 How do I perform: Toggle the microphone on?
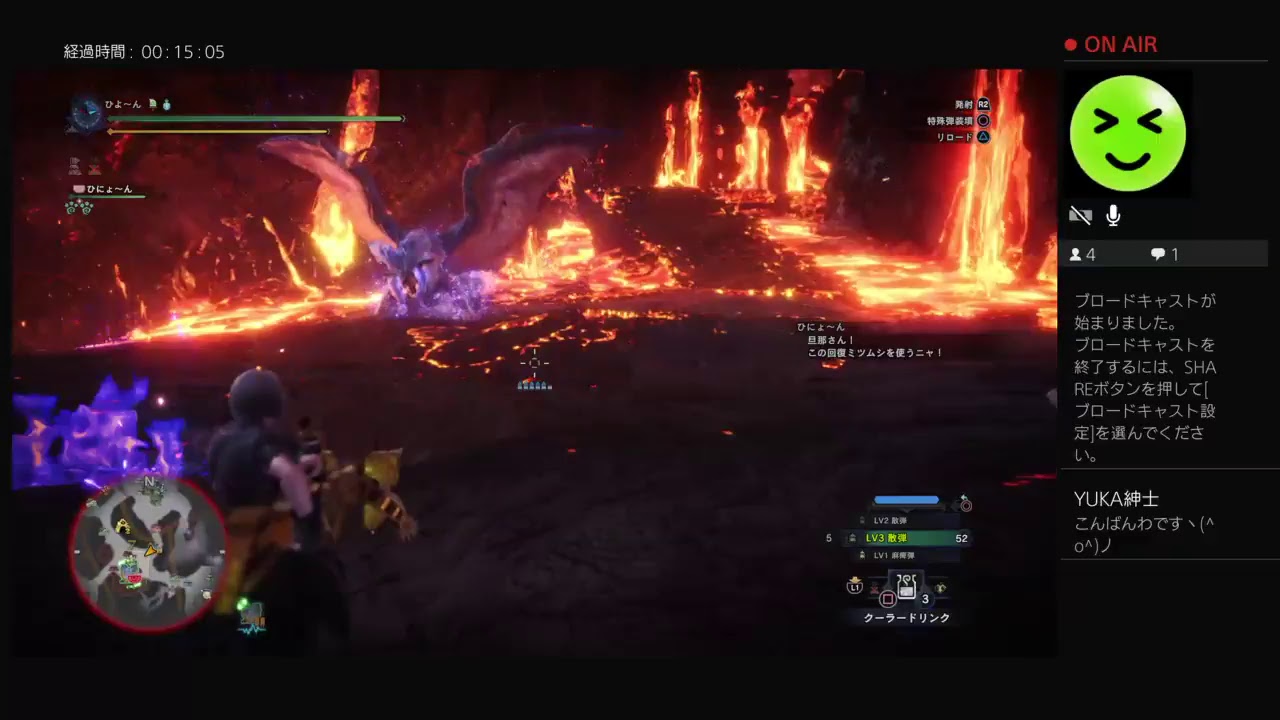point(1112,215)
